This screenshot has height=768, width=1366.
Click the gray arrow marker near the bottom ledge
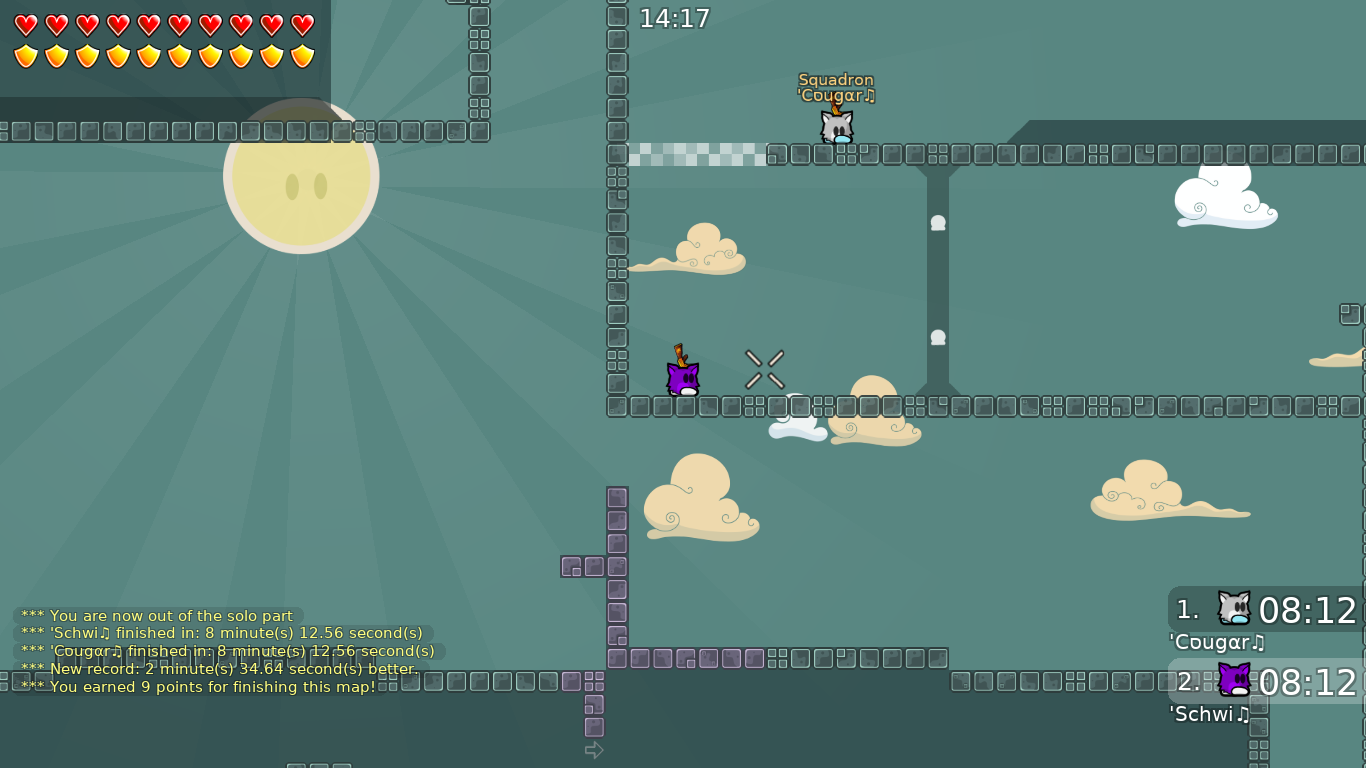point(594,749)
